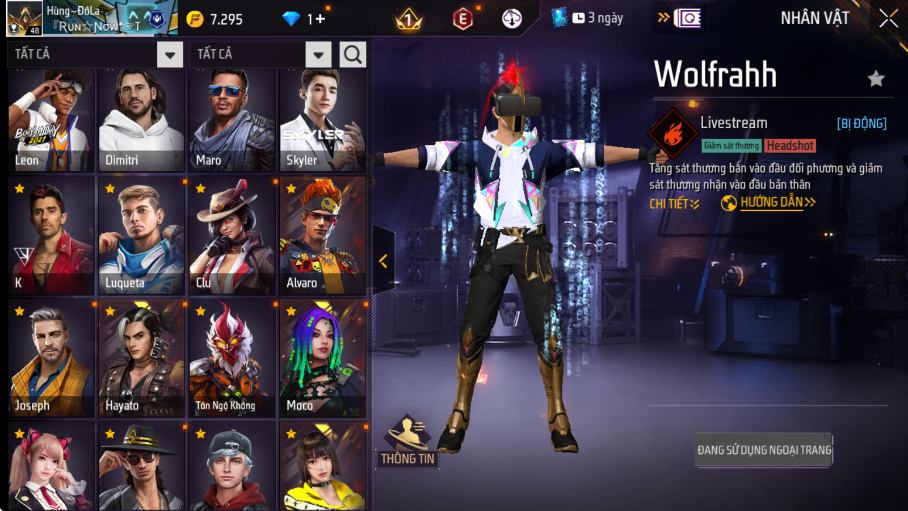Open the HƯỚNG DẪN skill guide
This screenshot has height=511, width=908.
click(x=769, y=203)
